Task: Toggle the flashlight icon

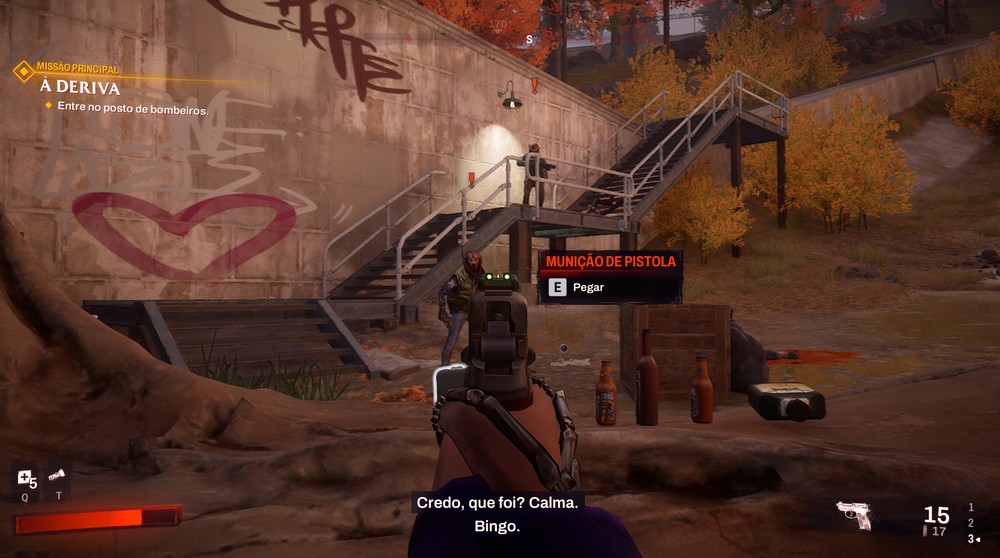Action: 58,476
